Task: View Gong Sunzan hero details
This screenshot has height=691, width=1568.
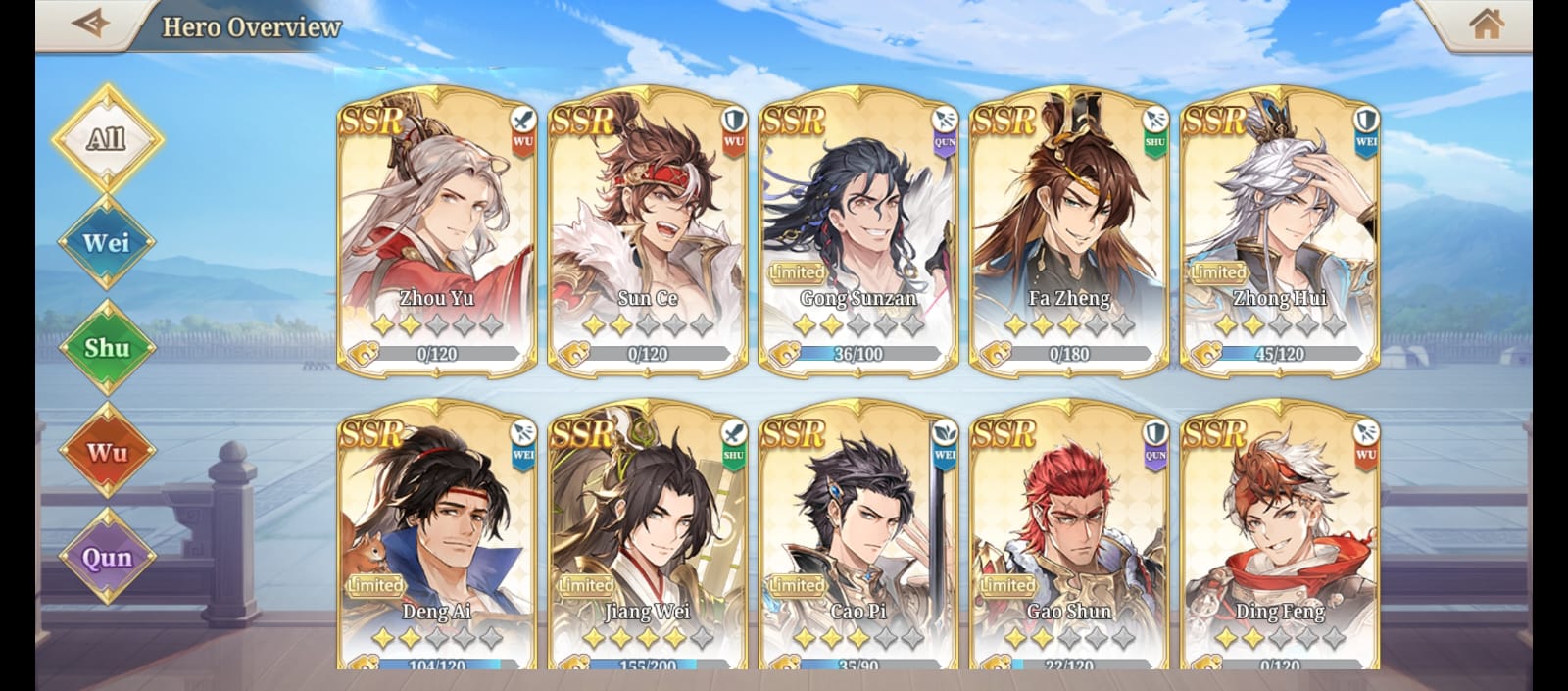Action: (x=858, y=230)
